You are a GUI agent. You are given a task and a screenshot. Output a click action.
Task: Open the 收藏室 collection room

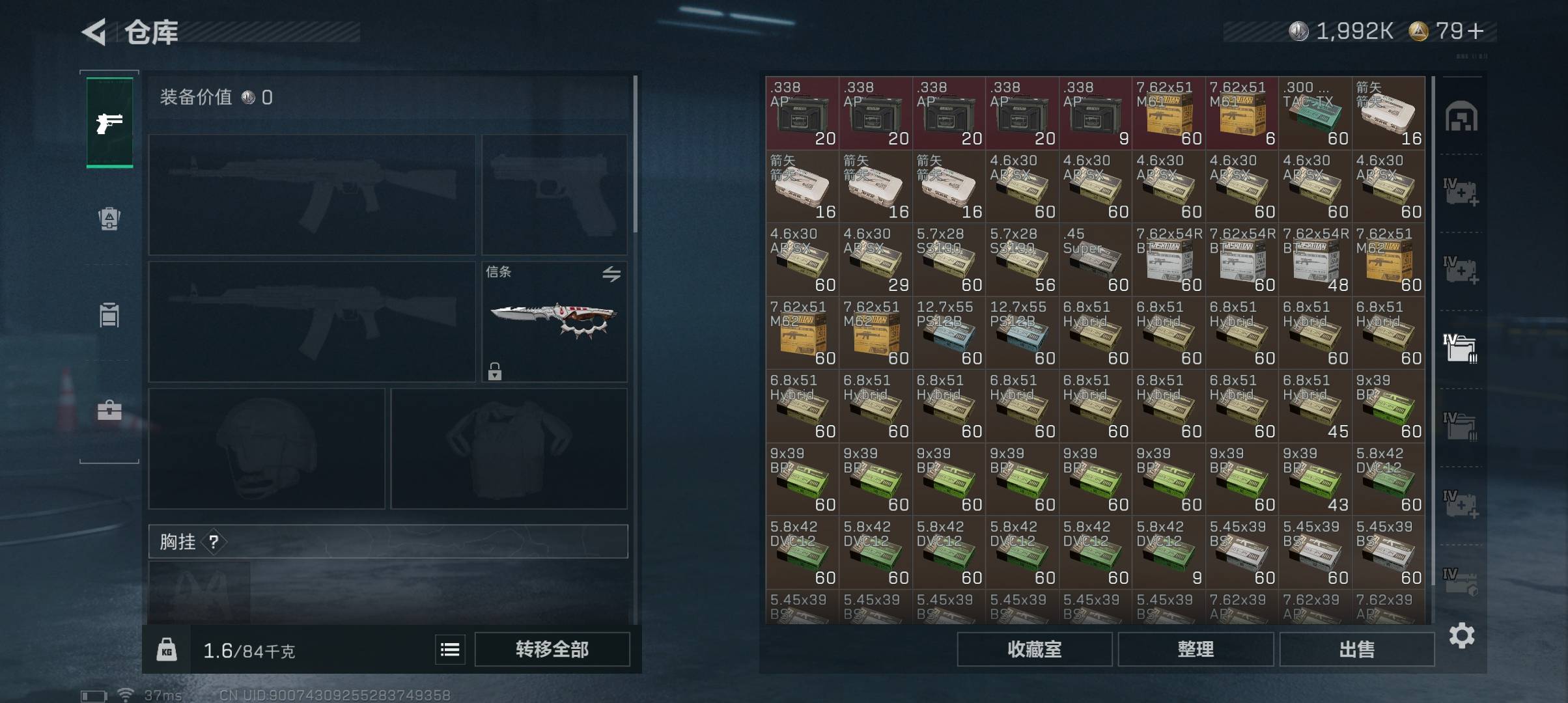1034,649
